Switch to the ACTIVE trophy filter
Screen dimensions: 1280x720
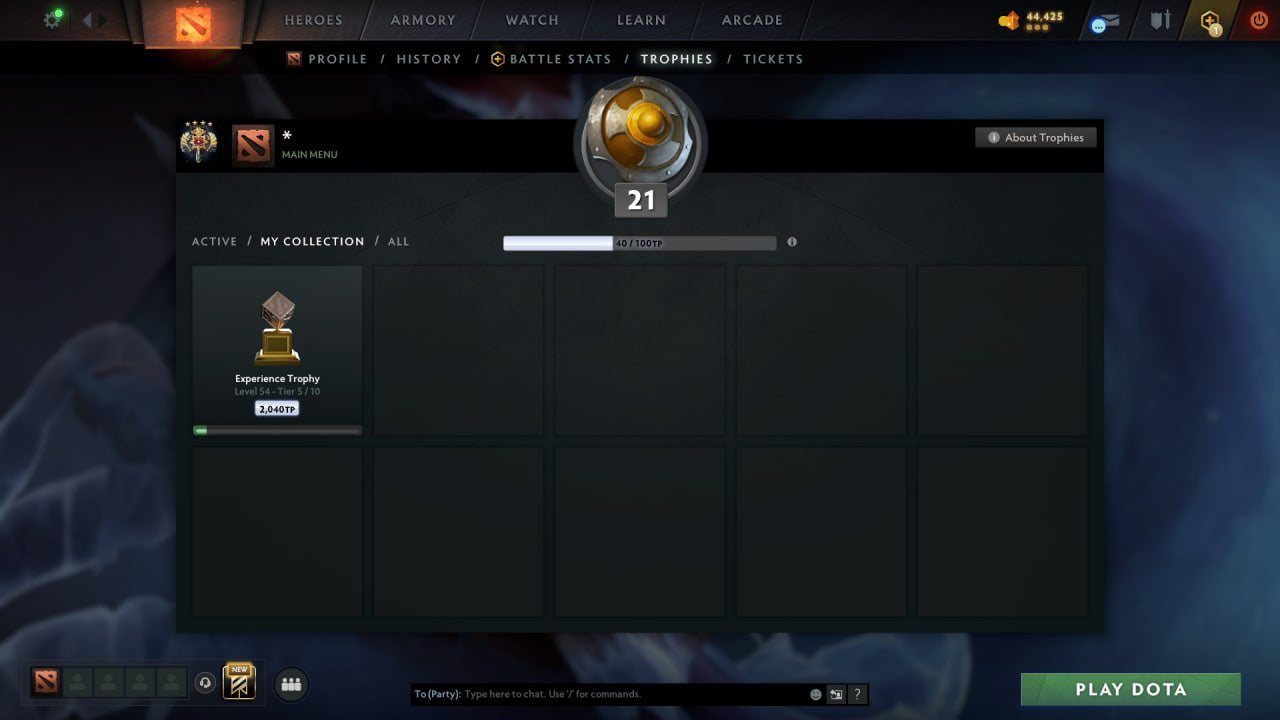coord(215,241)
